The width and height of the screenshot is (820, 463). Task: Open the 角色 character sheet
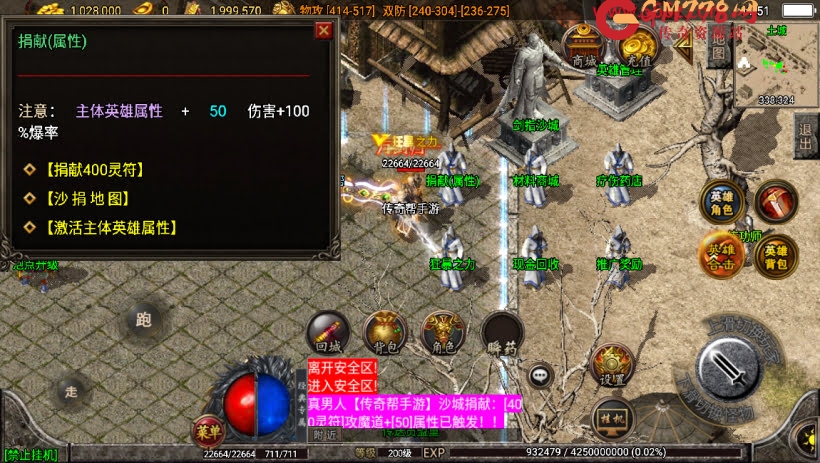coord(442,334)
